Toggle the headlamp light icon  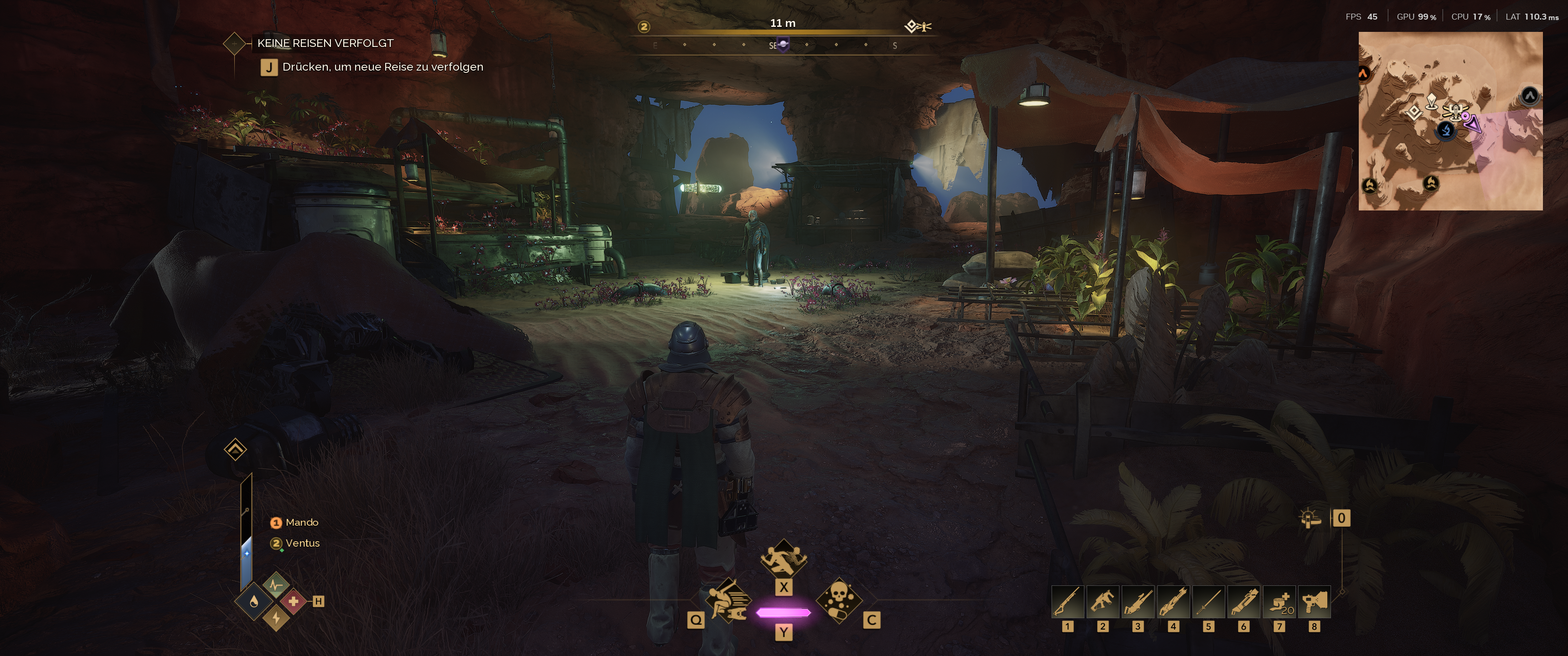[1310, 519]
